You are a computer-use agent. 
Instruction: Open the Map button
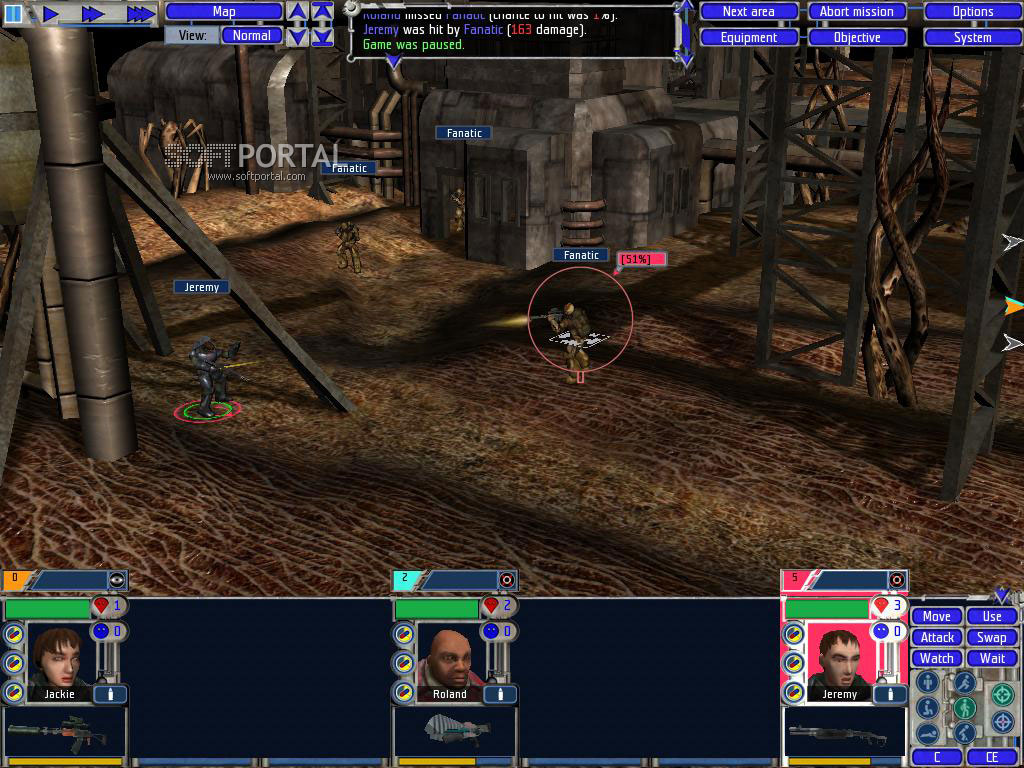(224, 12)
